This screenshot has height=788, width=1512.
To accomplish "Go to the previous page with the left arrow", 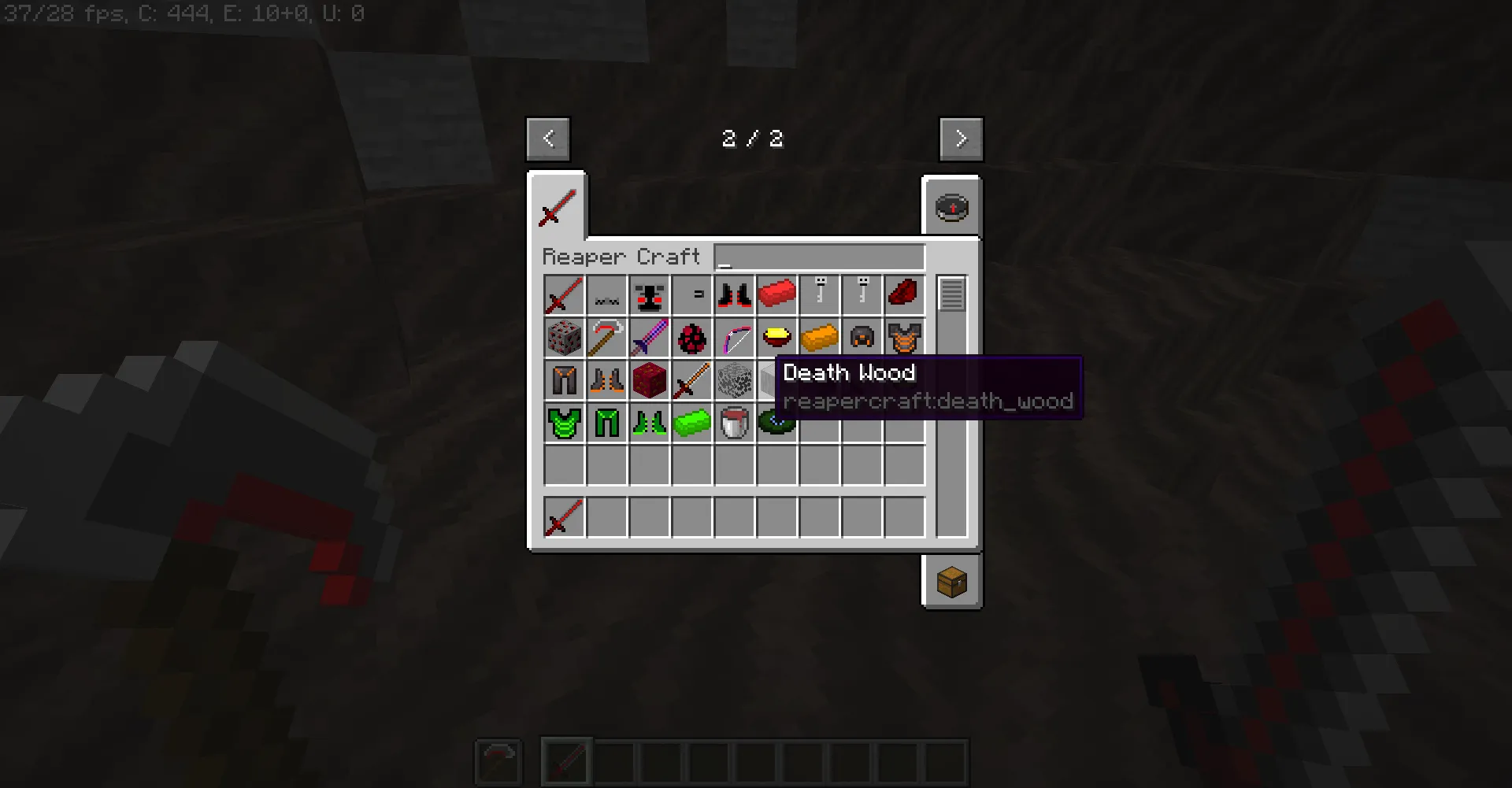I will click(x=548, y=139).
